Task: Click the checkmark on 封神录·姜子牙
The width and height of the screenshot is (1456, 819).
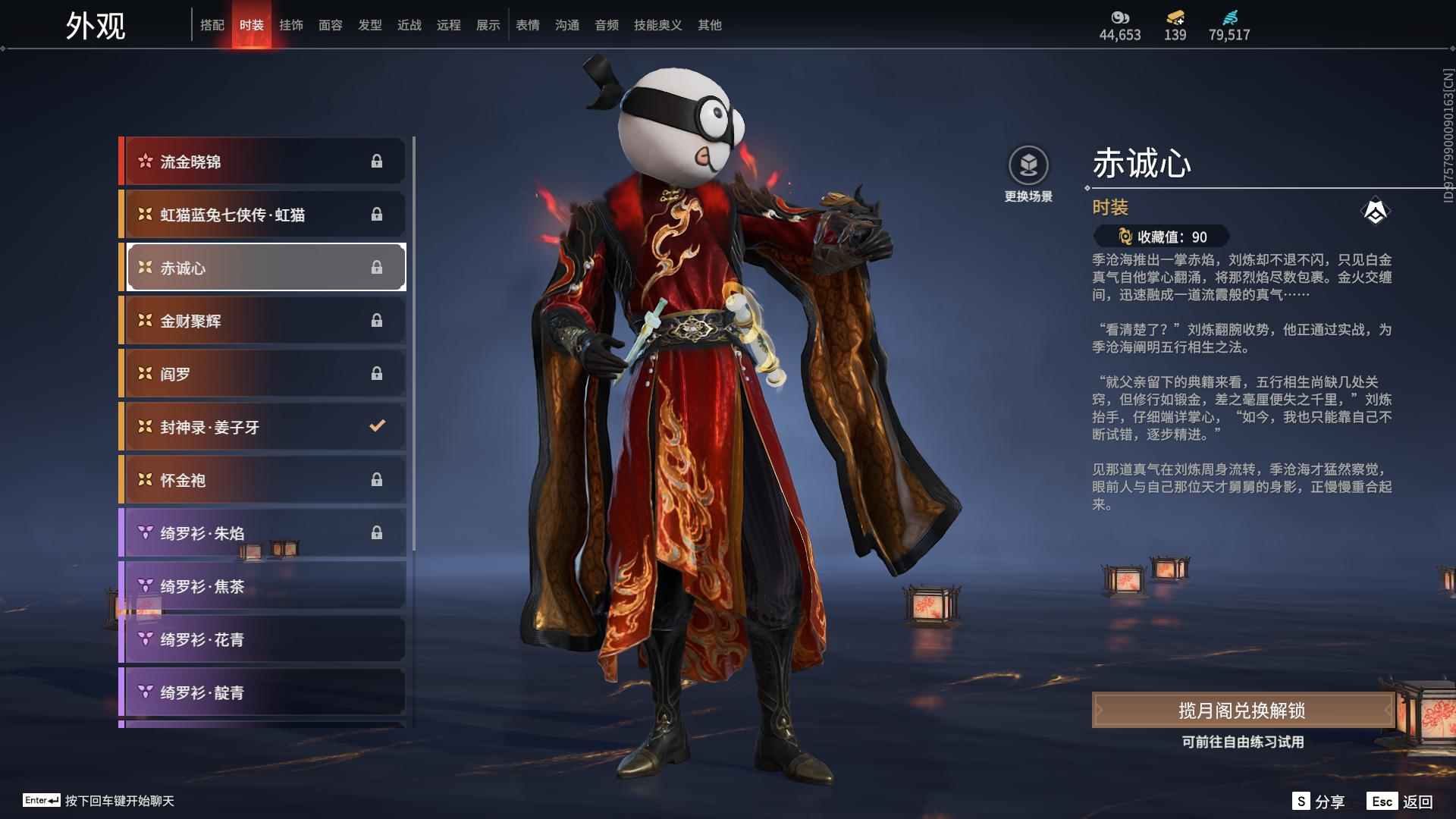Action: coord(378,426)
